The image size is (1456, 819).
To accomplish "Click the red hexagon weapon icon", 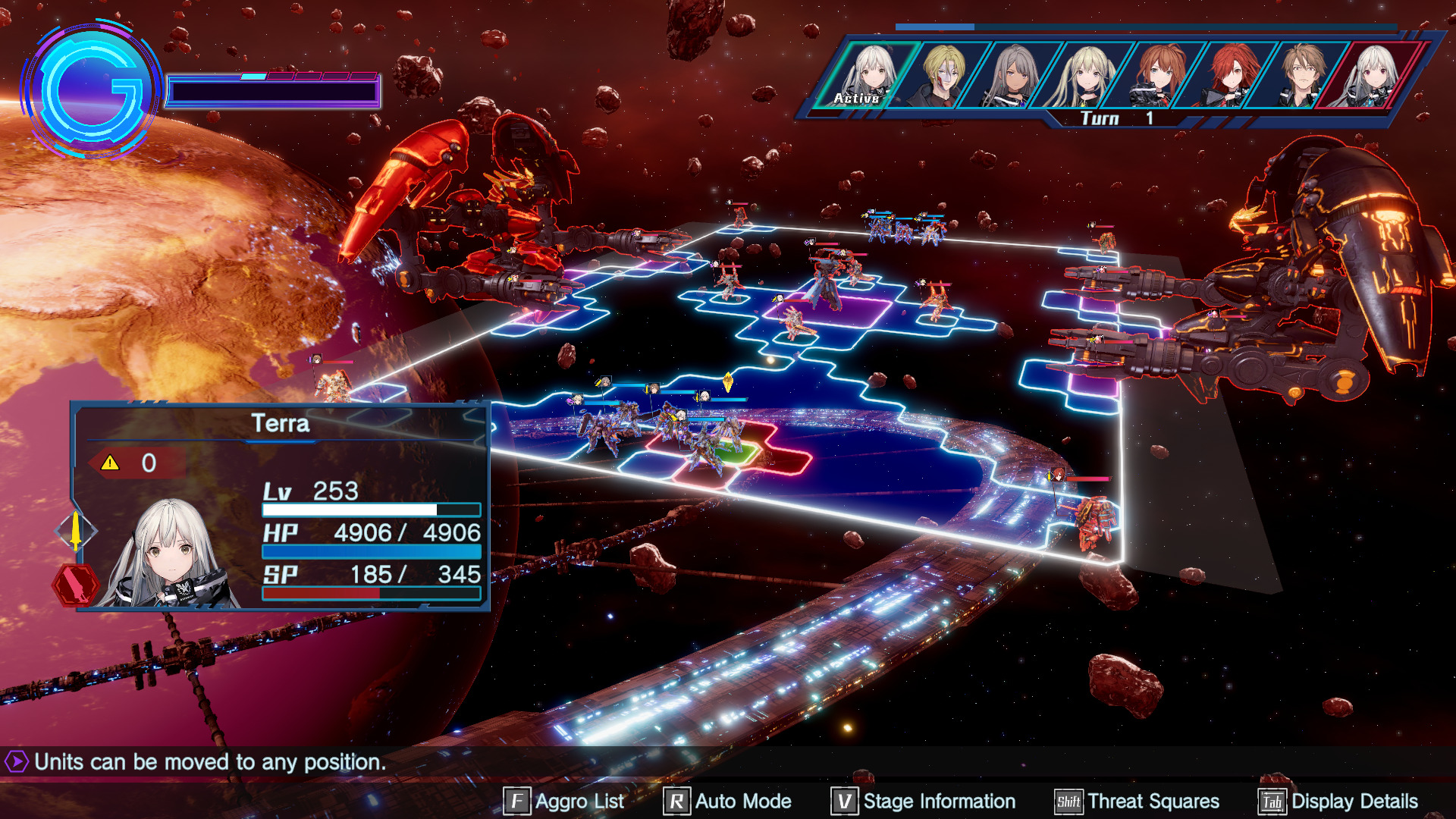I will (75, 585).
